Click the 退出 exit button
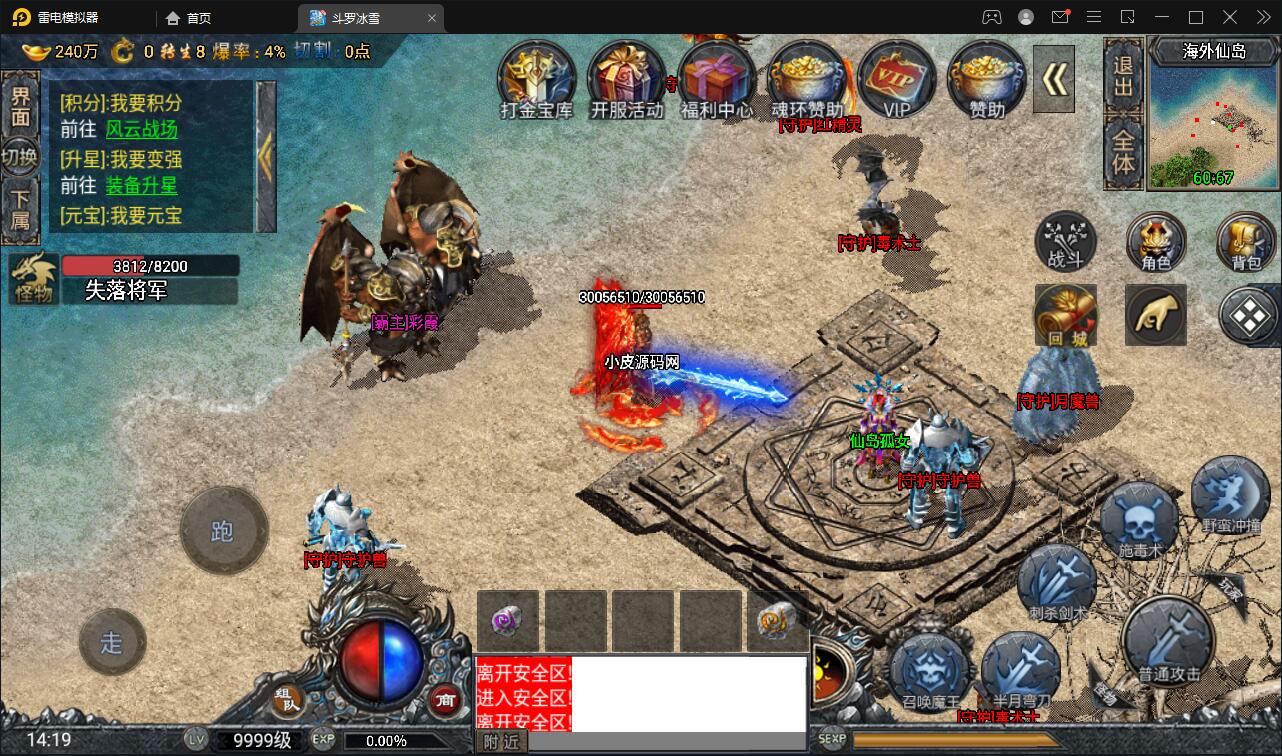Viewport: 1282px width, 756px height. click(1124, 75)
